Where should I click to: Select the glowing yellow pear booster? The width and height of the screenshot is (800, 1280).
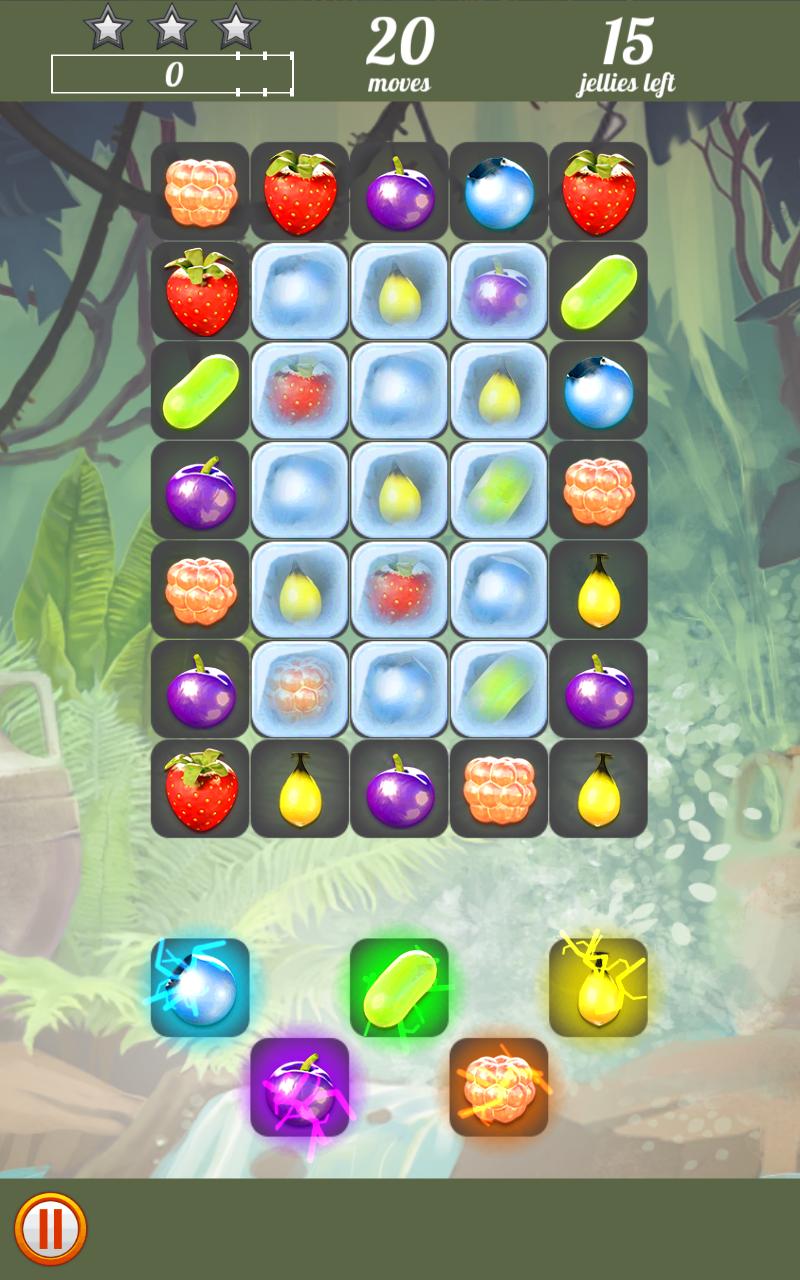tap(598, 988)
